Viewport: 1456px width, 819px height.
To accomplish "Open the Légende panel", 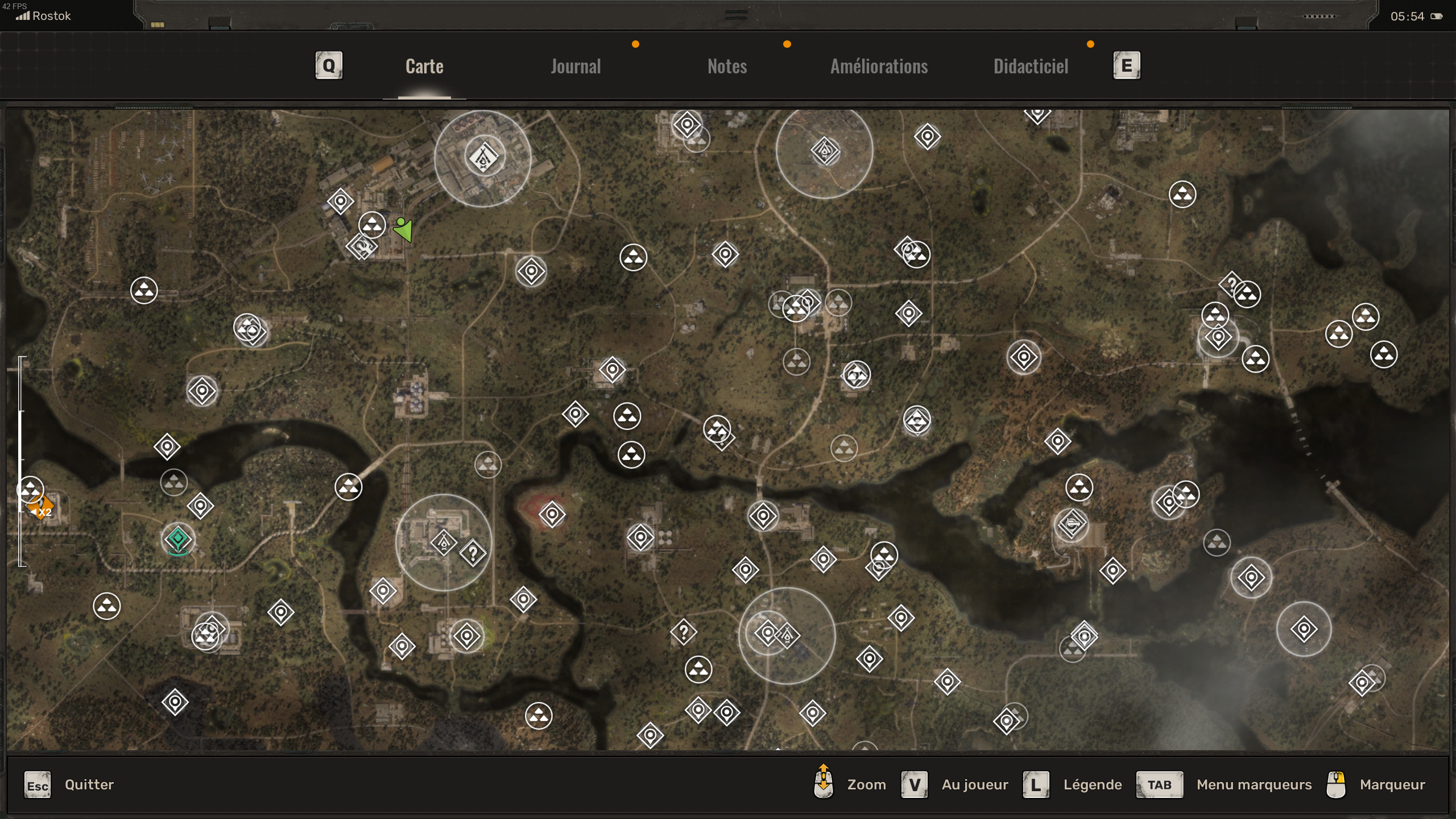I will 1092,784.
